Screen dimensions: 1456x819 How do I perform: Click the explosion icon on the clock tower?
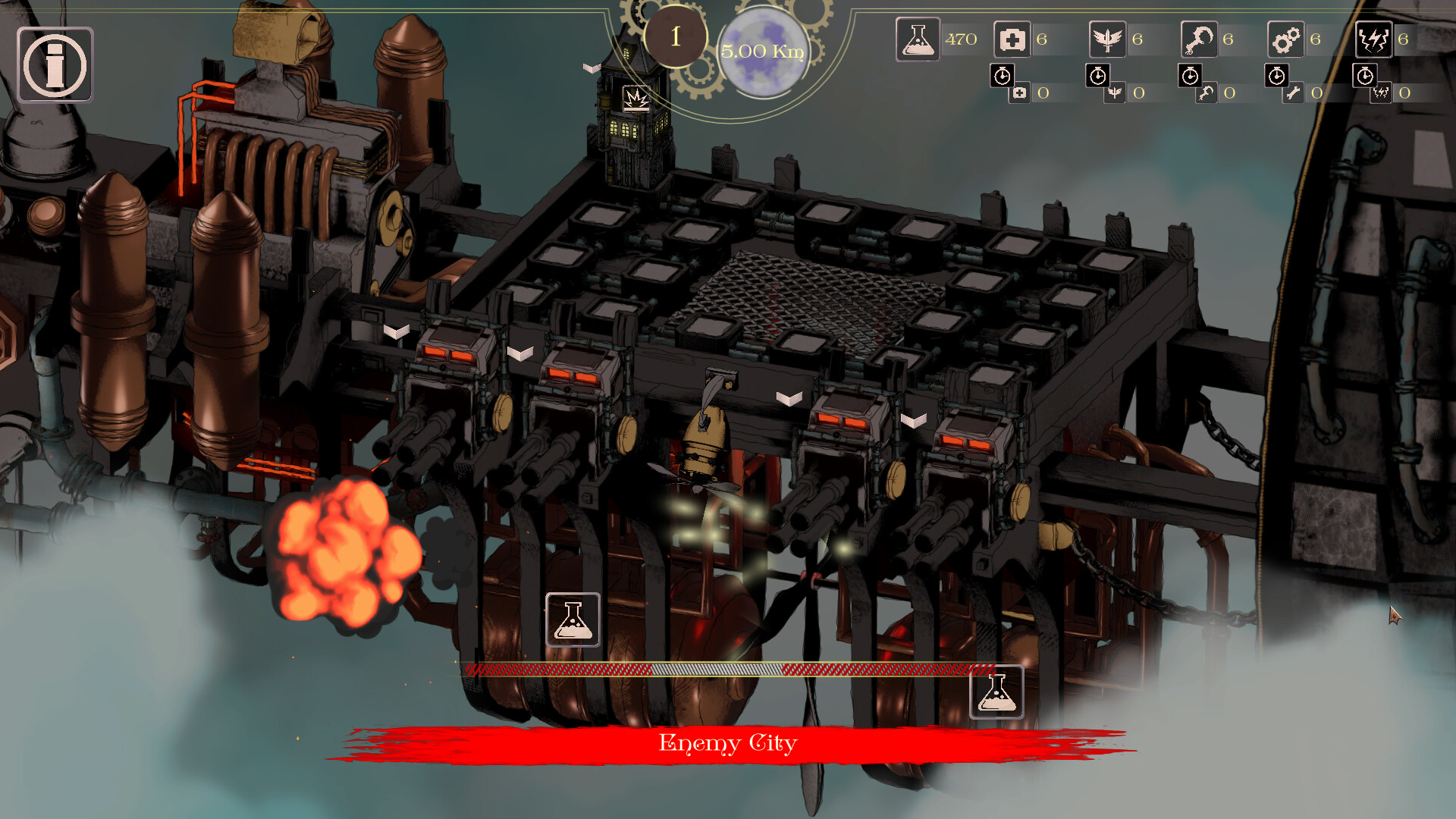coord(636,99)
